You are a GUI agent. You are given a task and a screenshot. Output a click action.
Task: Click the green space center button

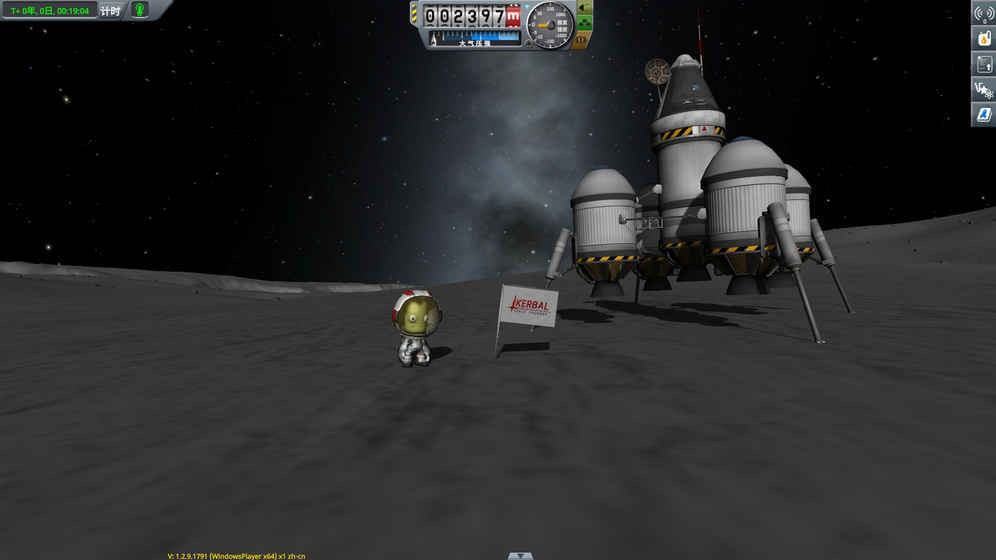click(x=584, y=24)
